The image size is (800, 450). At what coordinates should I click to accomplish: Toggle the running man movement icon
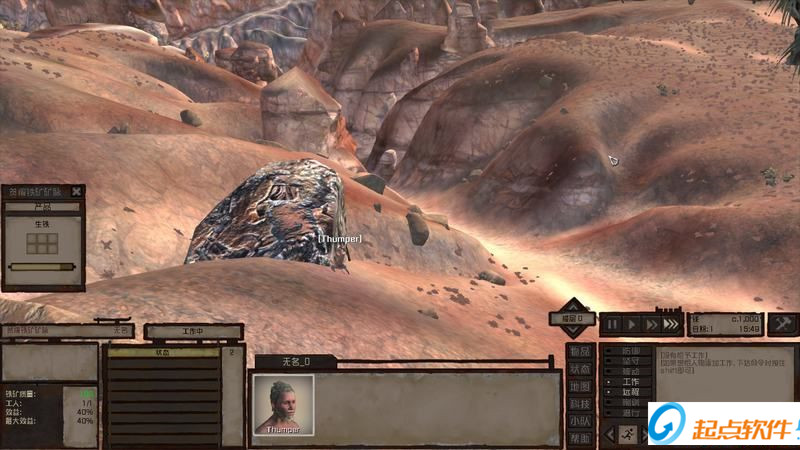(x=627, y=434)
